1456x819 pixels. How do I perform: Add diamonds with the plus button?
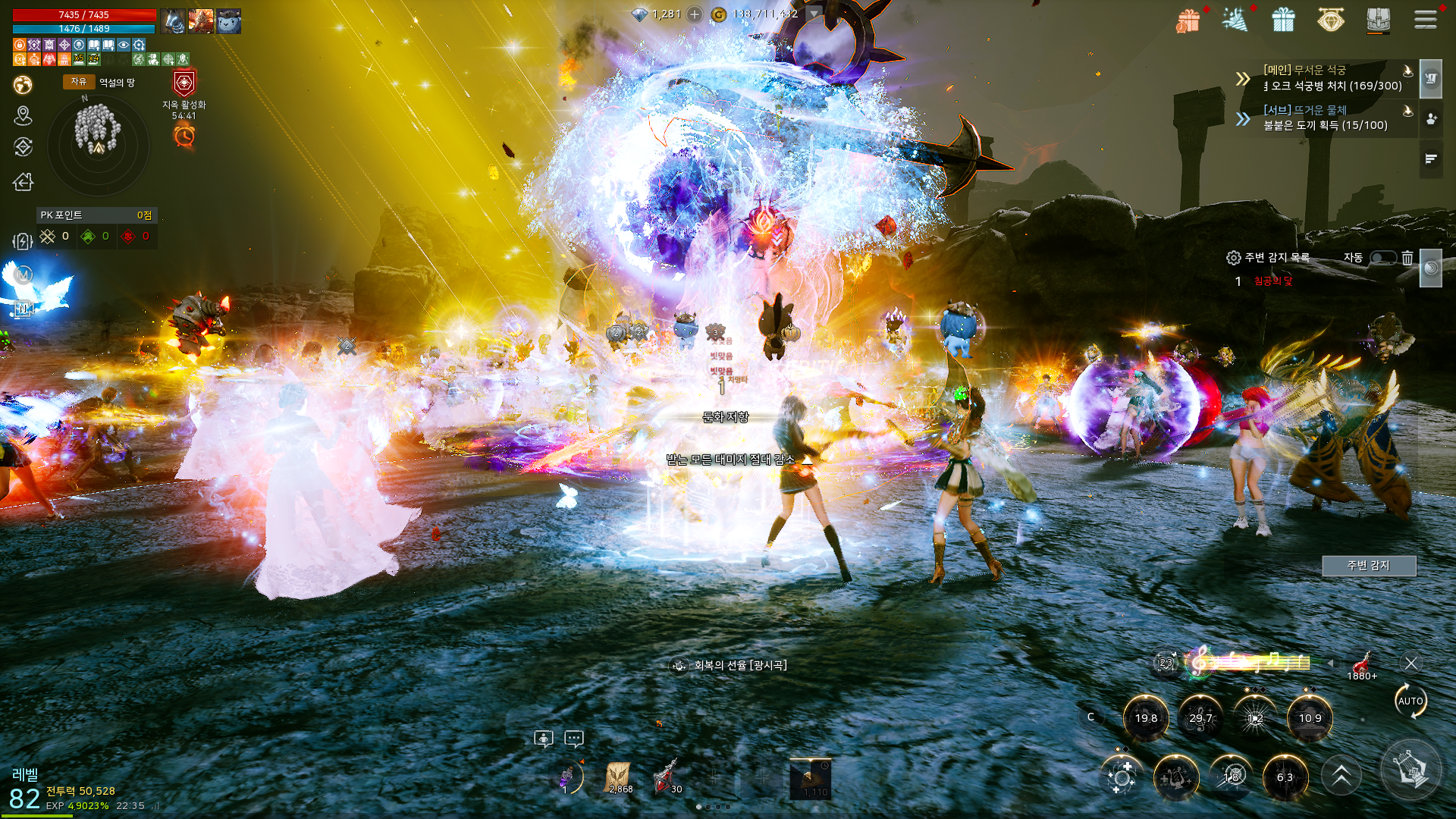click(694, 14)
